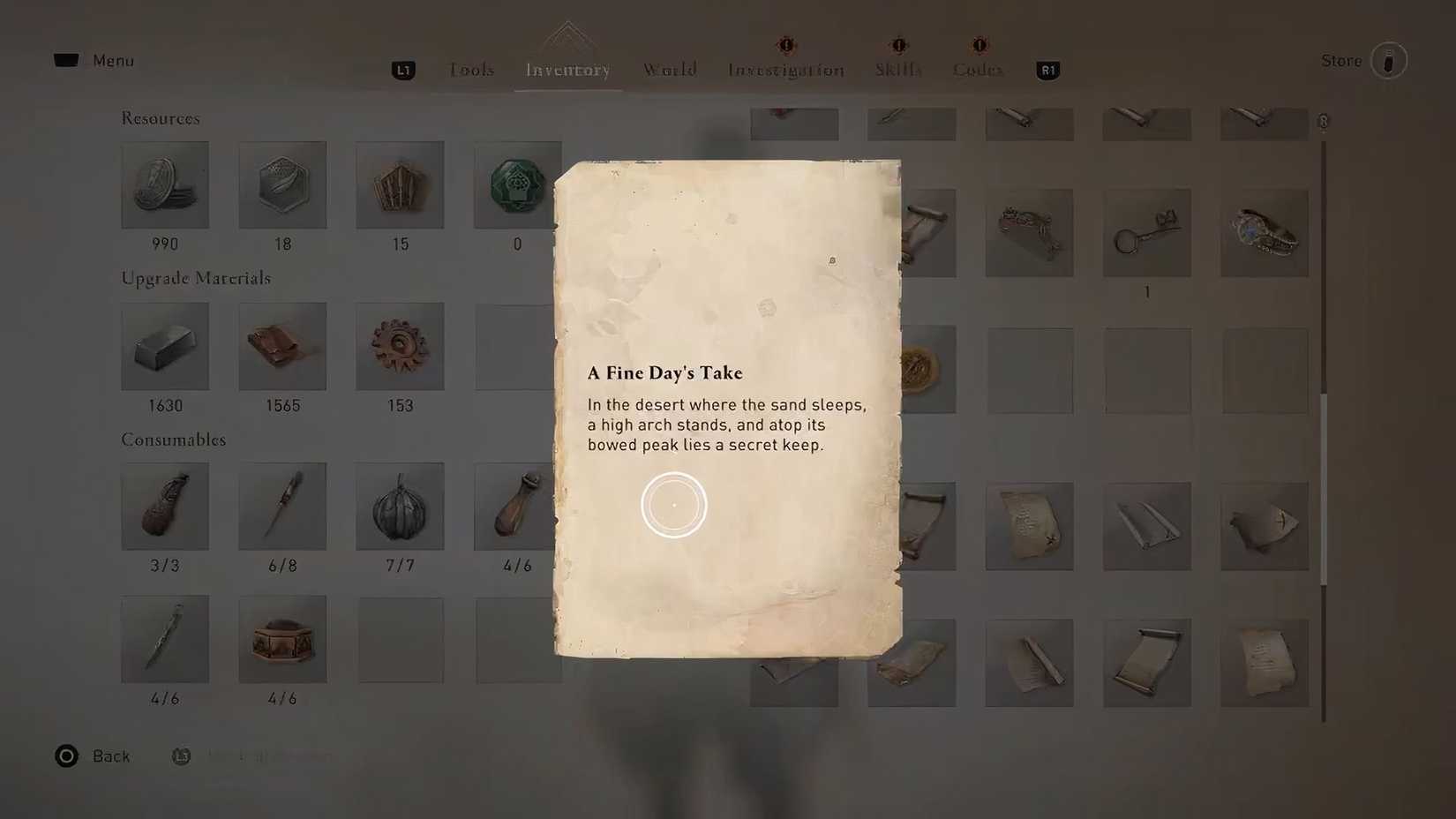Switch to the World tab
The image size is (1456, 819).
tap(670, 69)
